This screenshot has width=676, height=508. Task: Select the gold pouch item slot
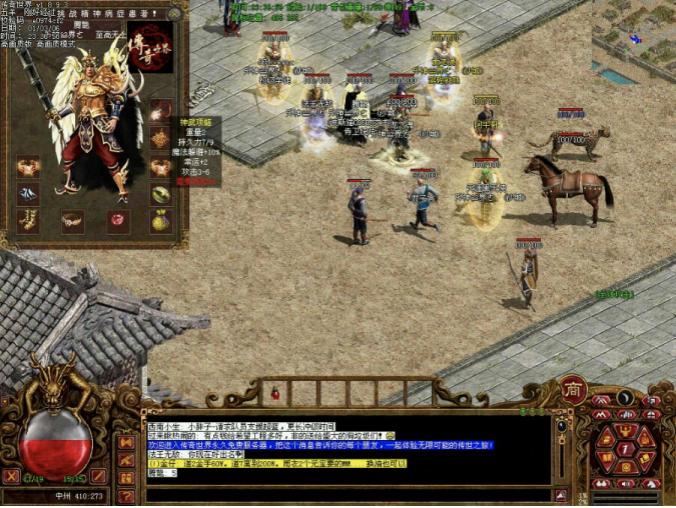click(160, 221)
